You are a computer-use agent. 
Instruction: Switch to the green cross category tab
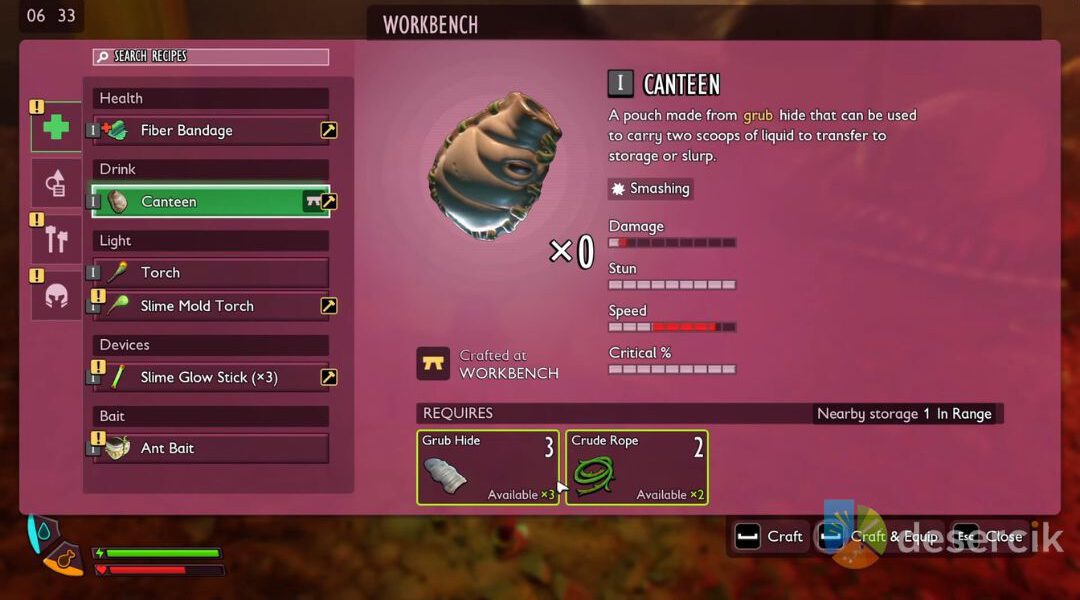[56, 127]
